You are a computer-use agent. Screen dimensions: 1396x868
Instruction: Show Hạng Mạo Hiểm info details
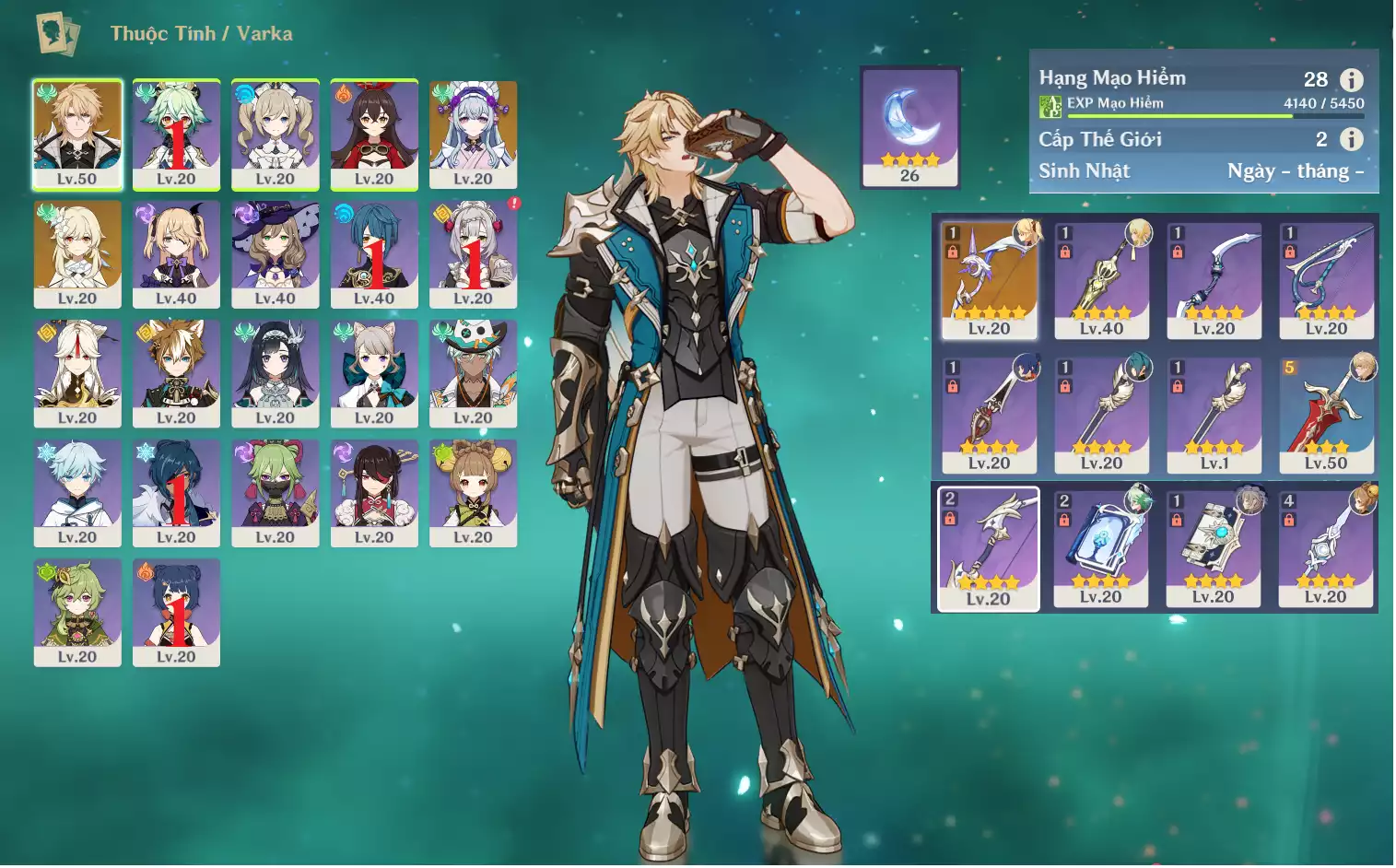click(x=1351, y=80)
